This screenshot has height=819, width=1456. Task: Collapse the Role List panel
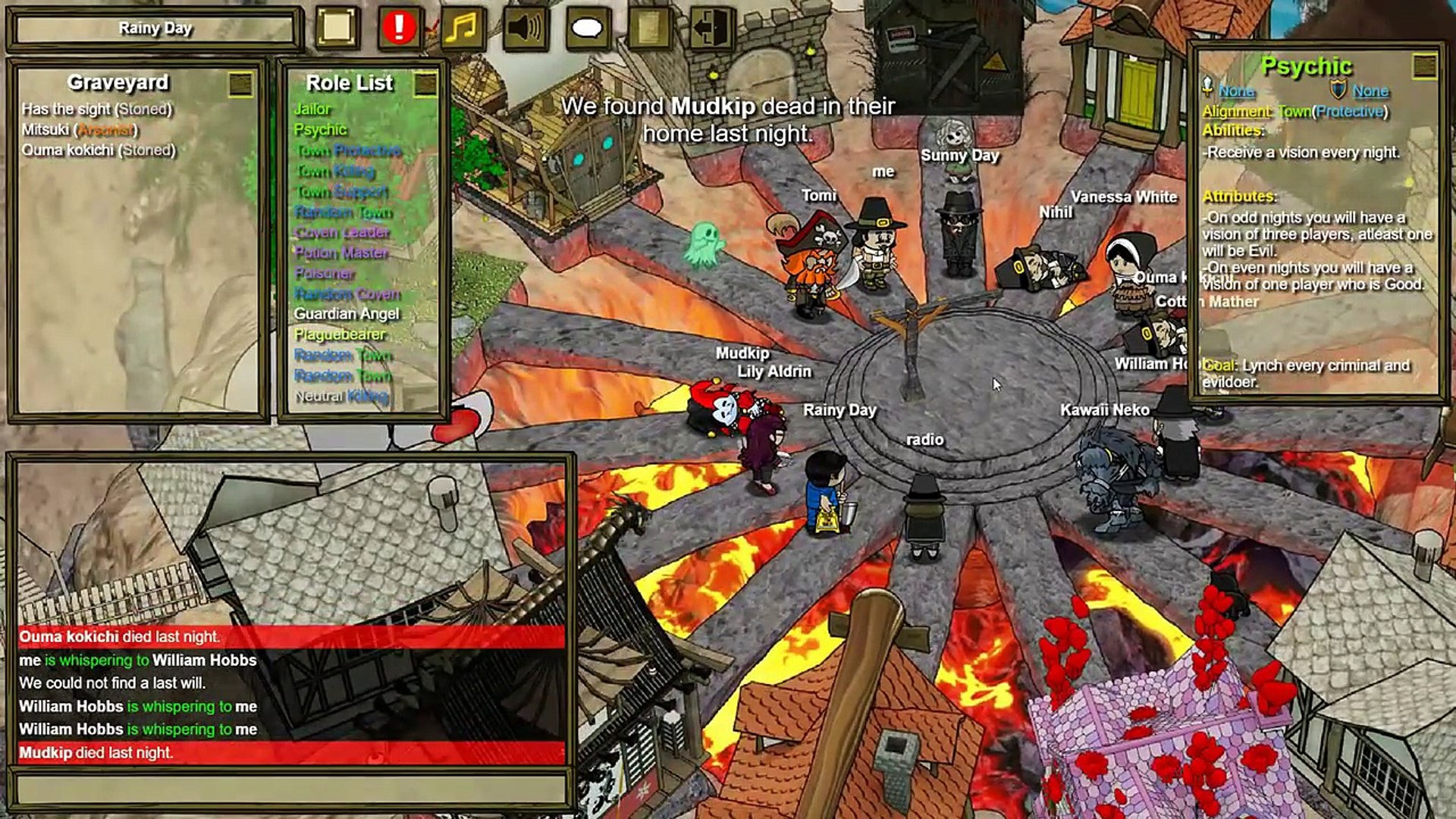pos(425,84)
